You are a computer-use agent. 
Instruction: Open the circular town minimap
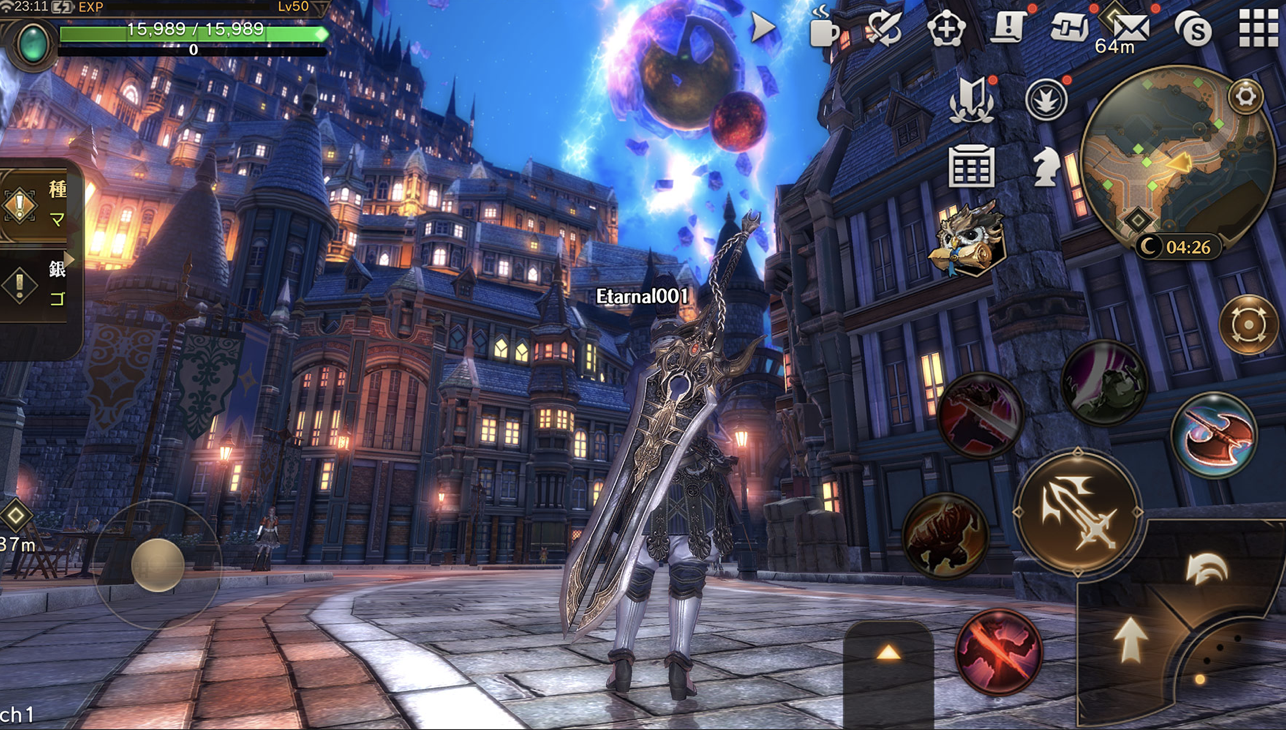click(x=1175, y=160)
